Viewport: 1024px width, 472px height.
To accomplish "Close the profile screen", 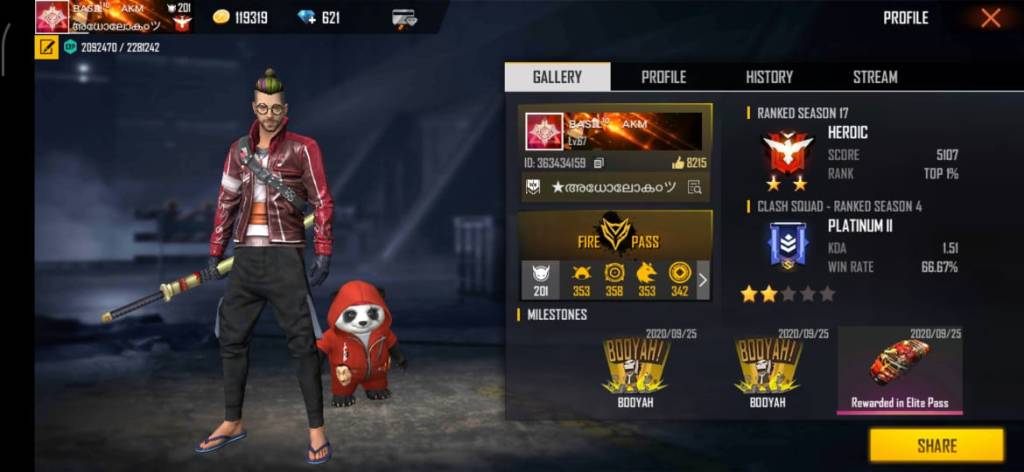I will tap(990, 18).
